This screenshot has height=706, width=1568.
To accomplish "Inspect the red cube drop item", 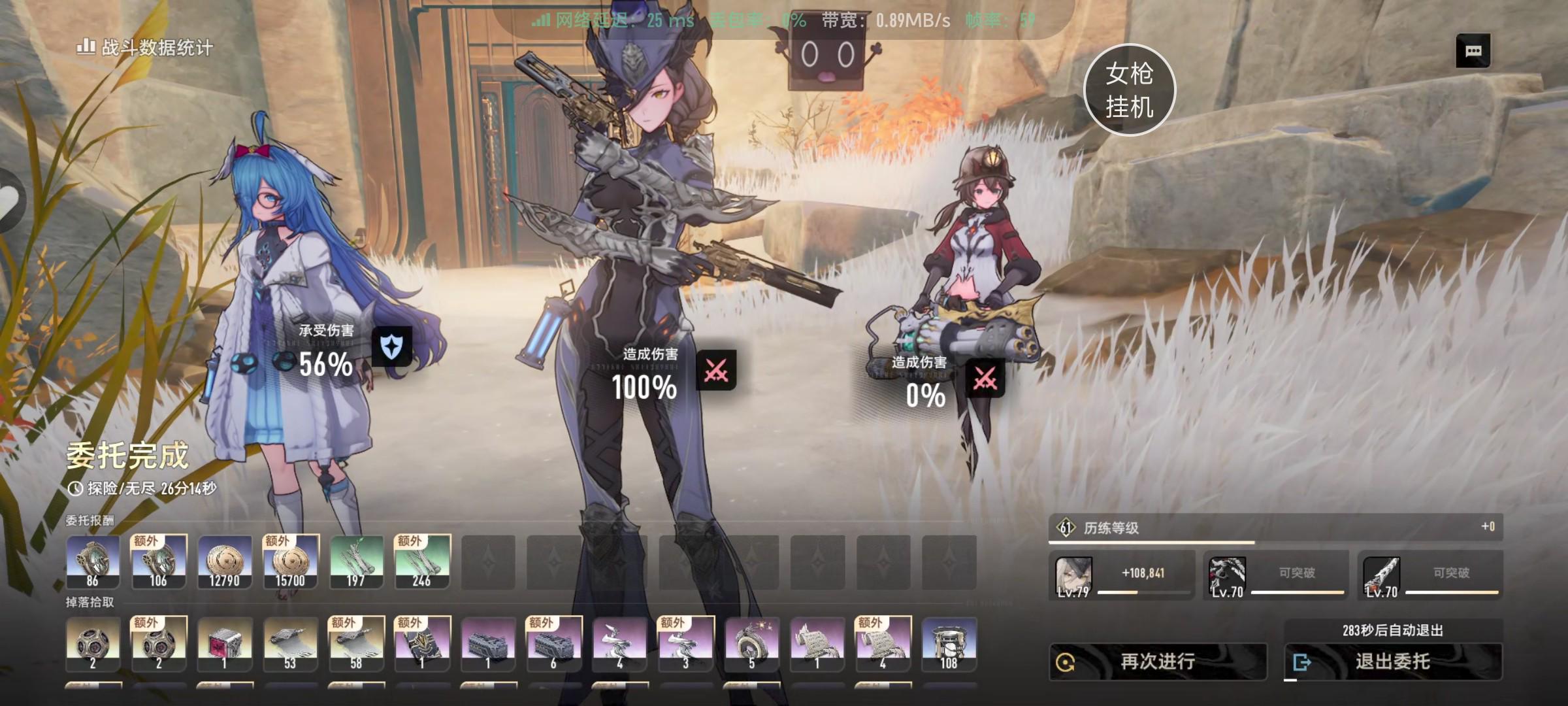I will coord(225,644).
